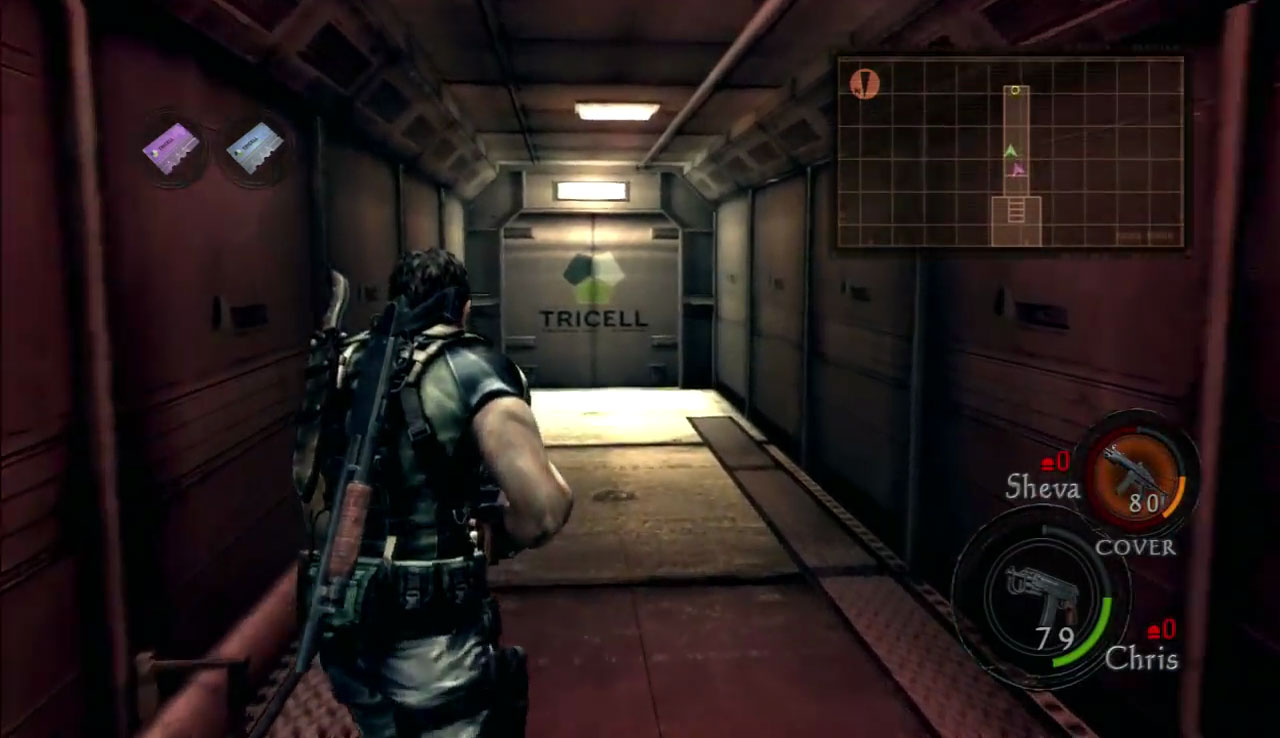Click the pink partner arrow on minimap
Image resolution: width=1280 pixels, height=738 pixels.
(x=1018, y=169)
